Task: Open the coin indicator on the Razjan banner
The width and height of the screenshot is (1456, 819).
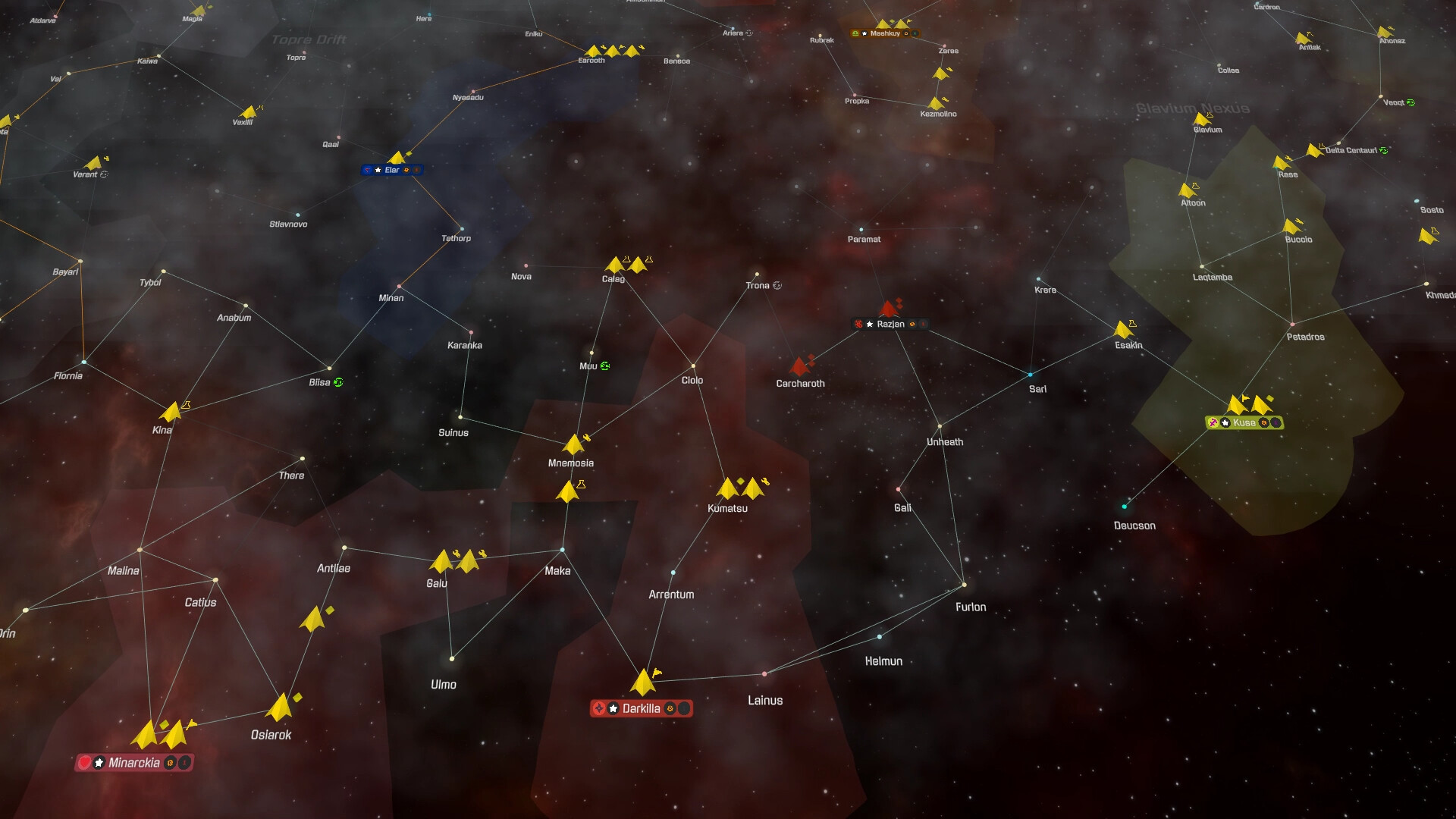Action: pyautogui.click(x=912, y=324)
